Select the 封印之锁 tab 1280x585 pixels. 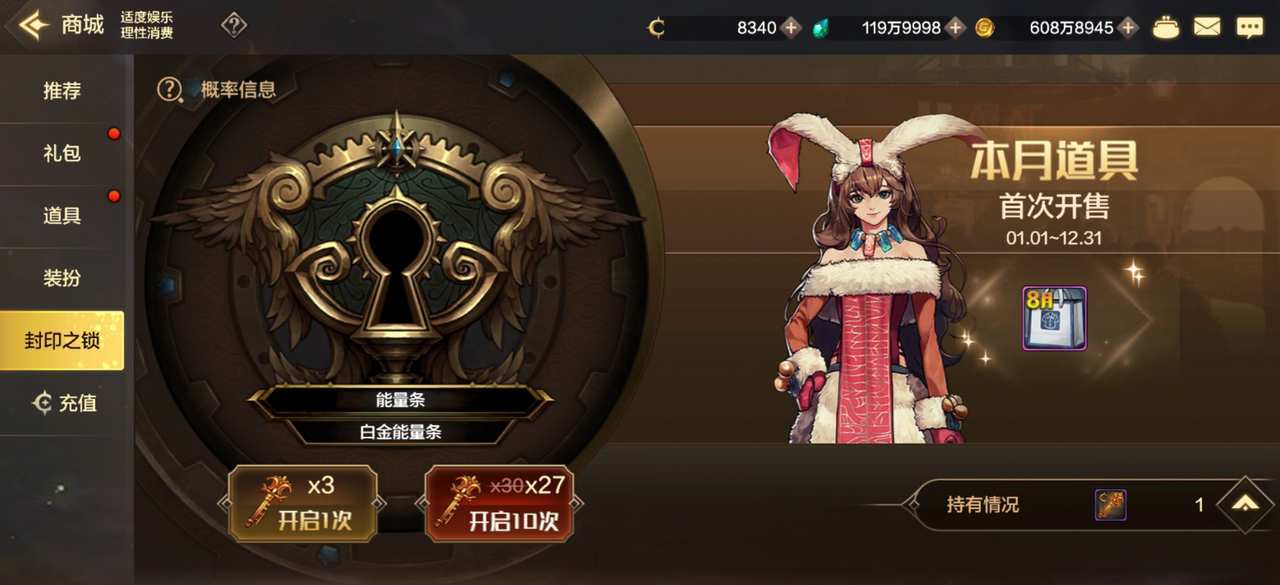[x=62, y=340]
